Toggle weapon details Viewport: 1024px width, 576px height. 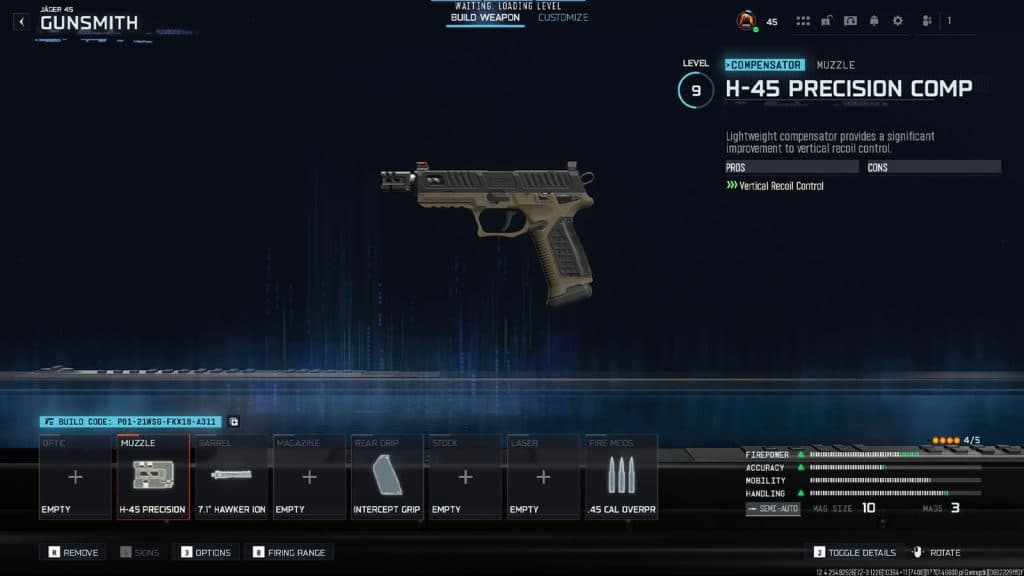tap(854, 552)
